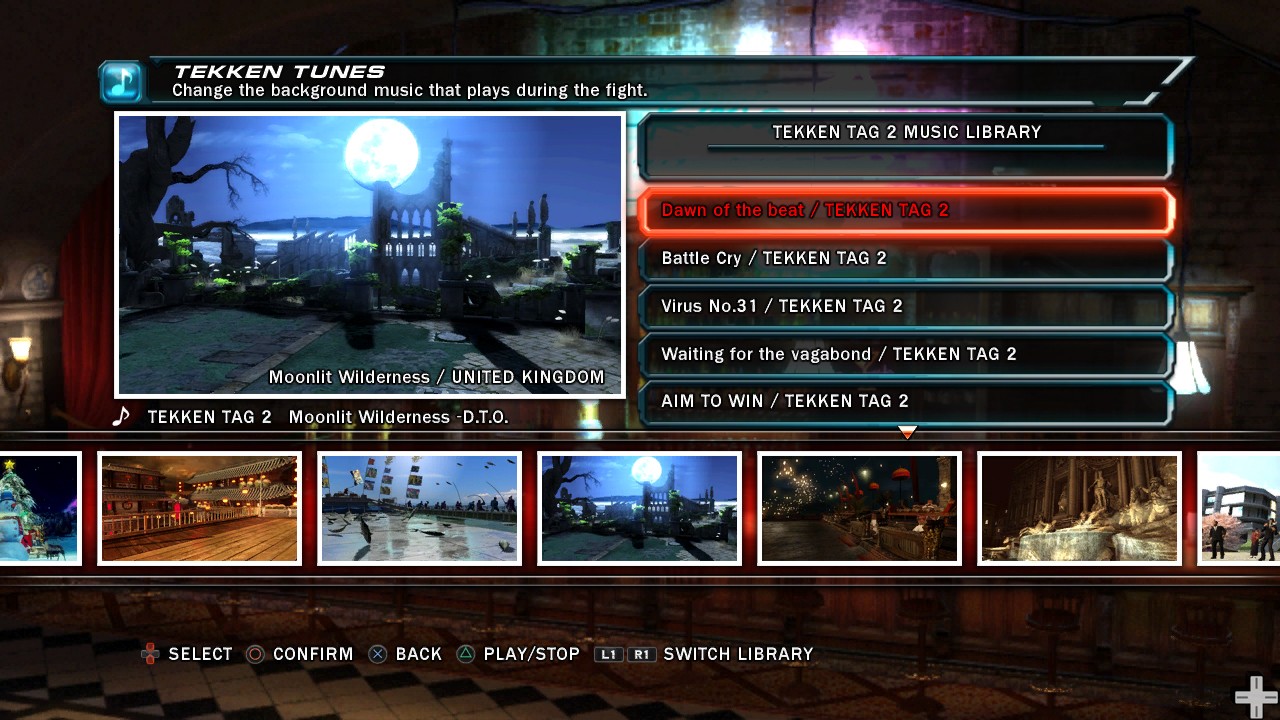1280x720 pixels.
Task: Click the Tekken Tunes music note icon
Action: pyautogui.click(x=122, y=82)
